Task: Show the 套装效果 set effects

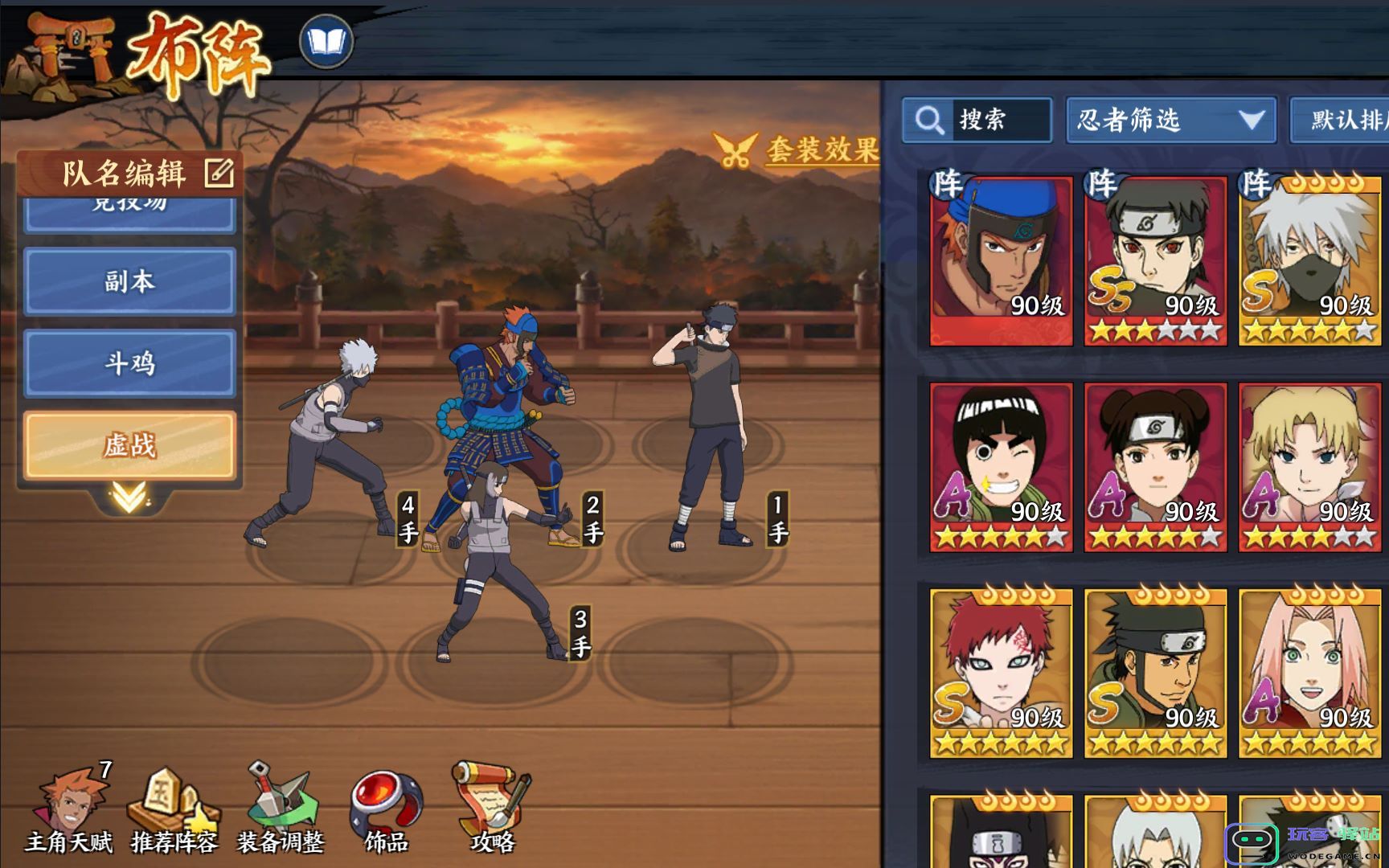Action: point(797,149)
